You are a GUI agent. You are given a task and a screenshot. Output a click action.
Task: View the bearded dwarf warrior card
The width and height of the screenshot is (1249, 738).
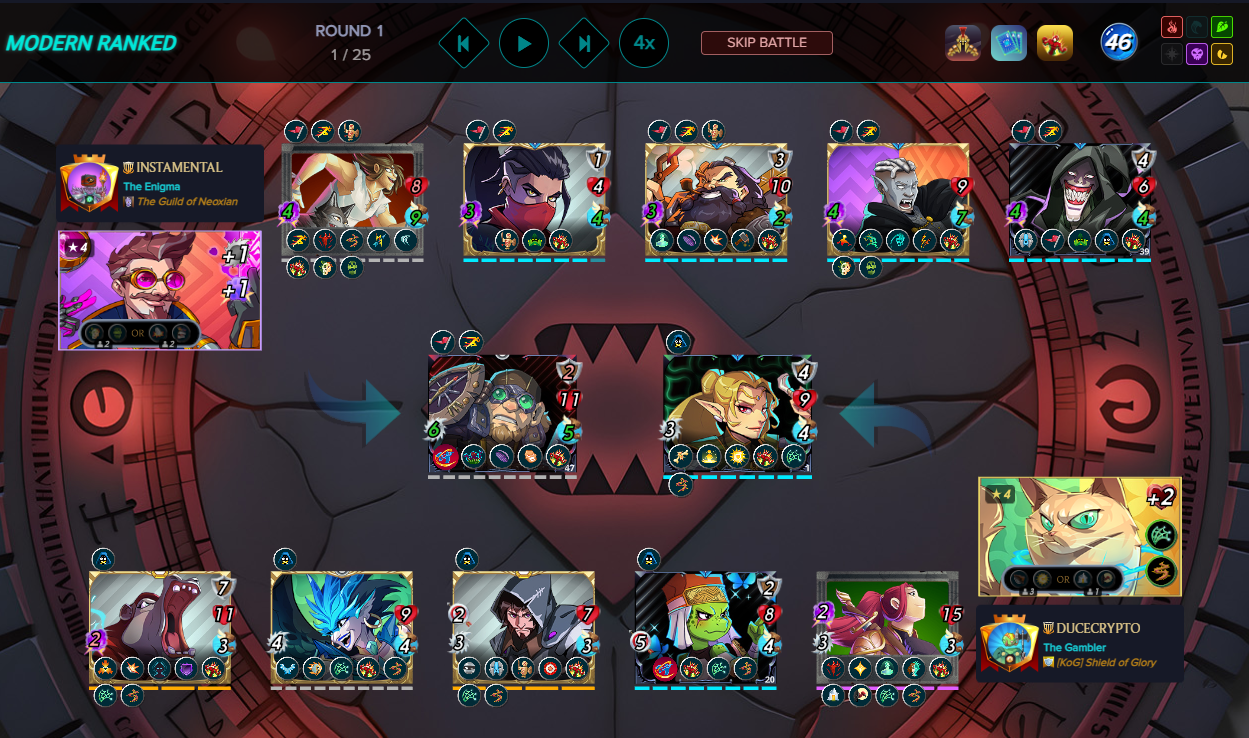[x=717, y=200]
